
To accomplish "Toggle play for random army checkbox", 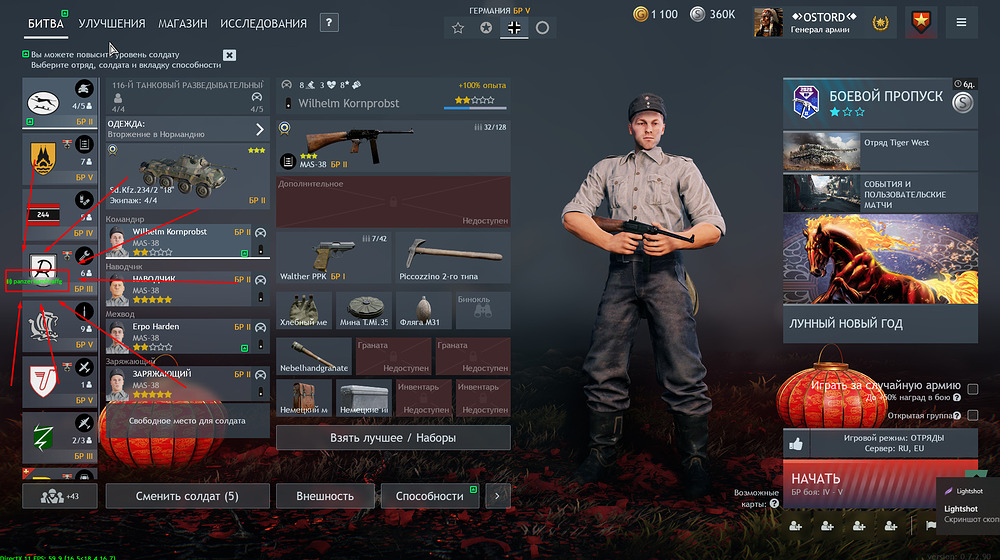I will [x=972, y=389].
